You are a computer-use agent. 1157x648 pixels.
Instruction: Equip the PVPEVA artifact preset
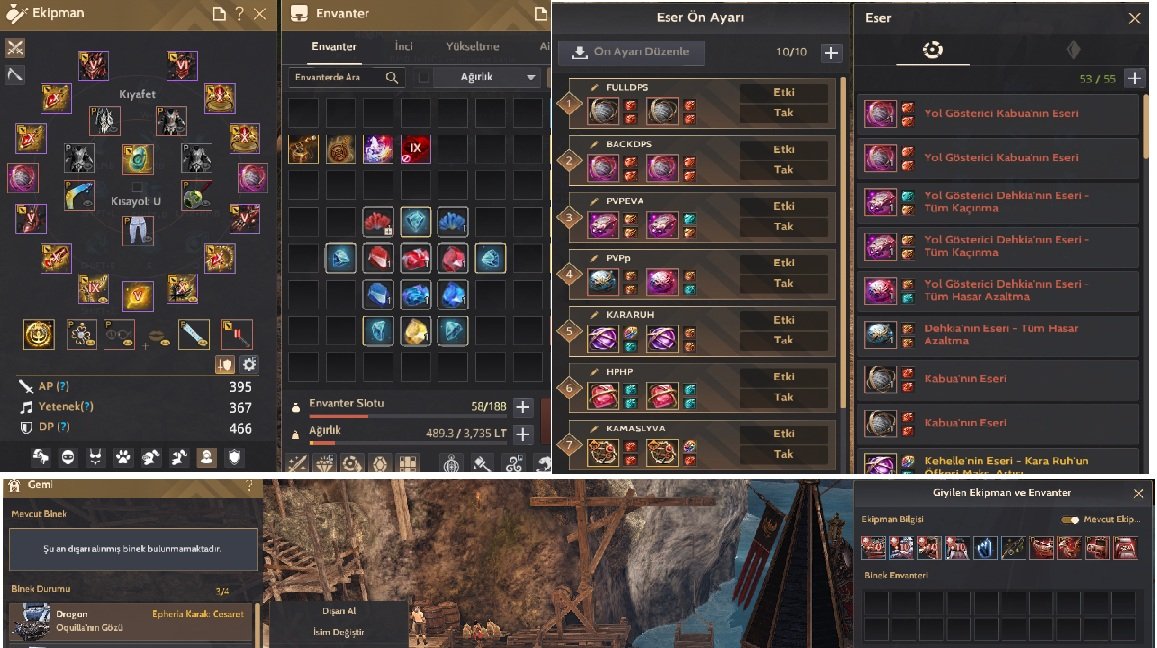pyautogui.click(x=784, y=227)
